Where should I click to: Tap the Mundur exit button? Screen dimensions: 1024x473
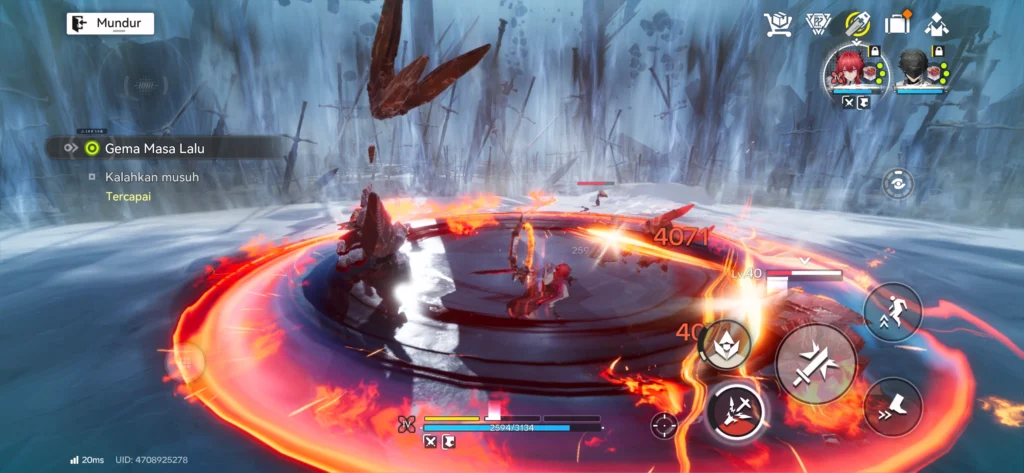pos(110,24)
